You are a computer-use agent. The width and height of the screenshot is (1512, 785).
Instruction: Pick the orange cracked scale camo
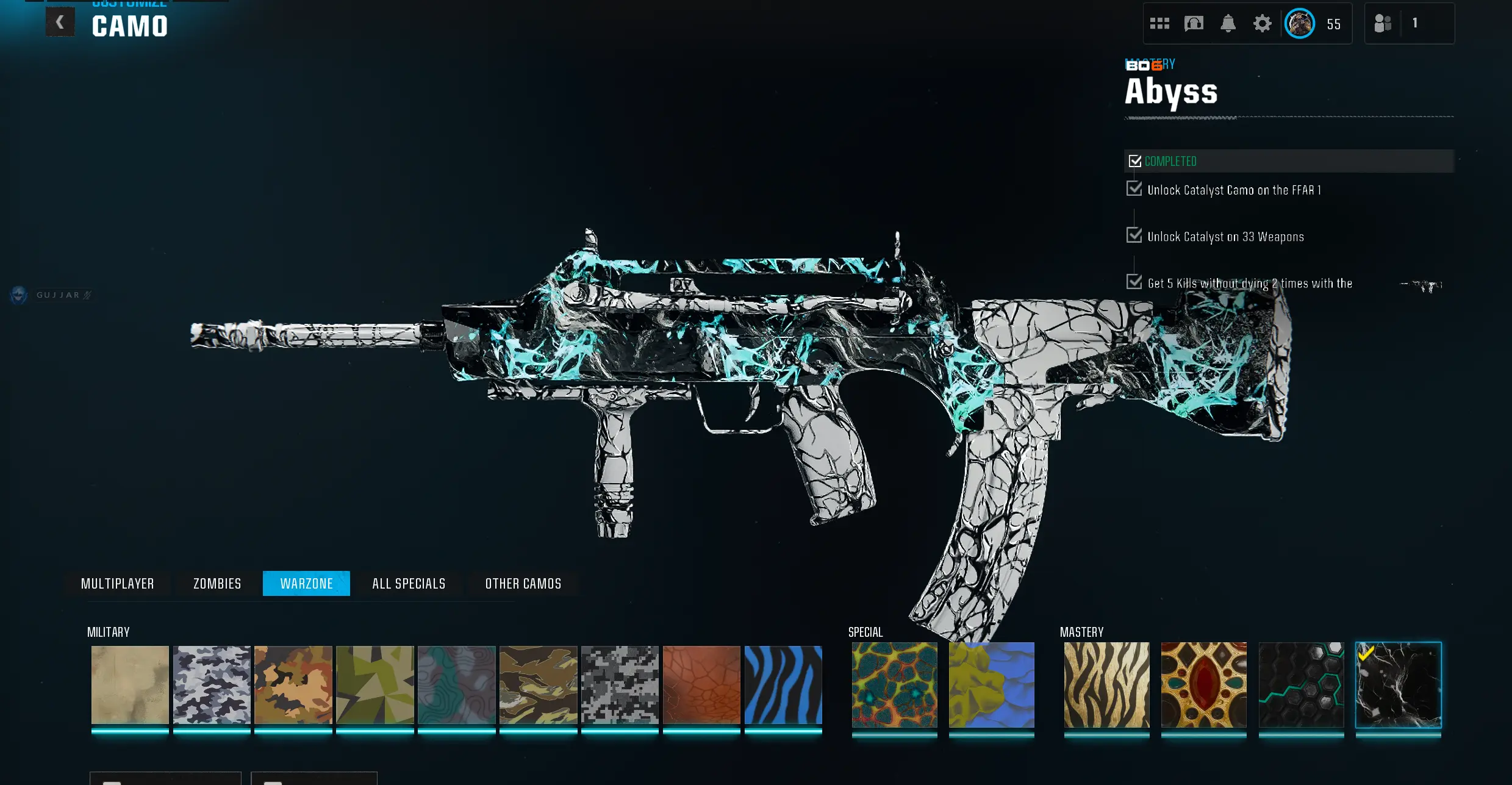click(x=701, y=685)
